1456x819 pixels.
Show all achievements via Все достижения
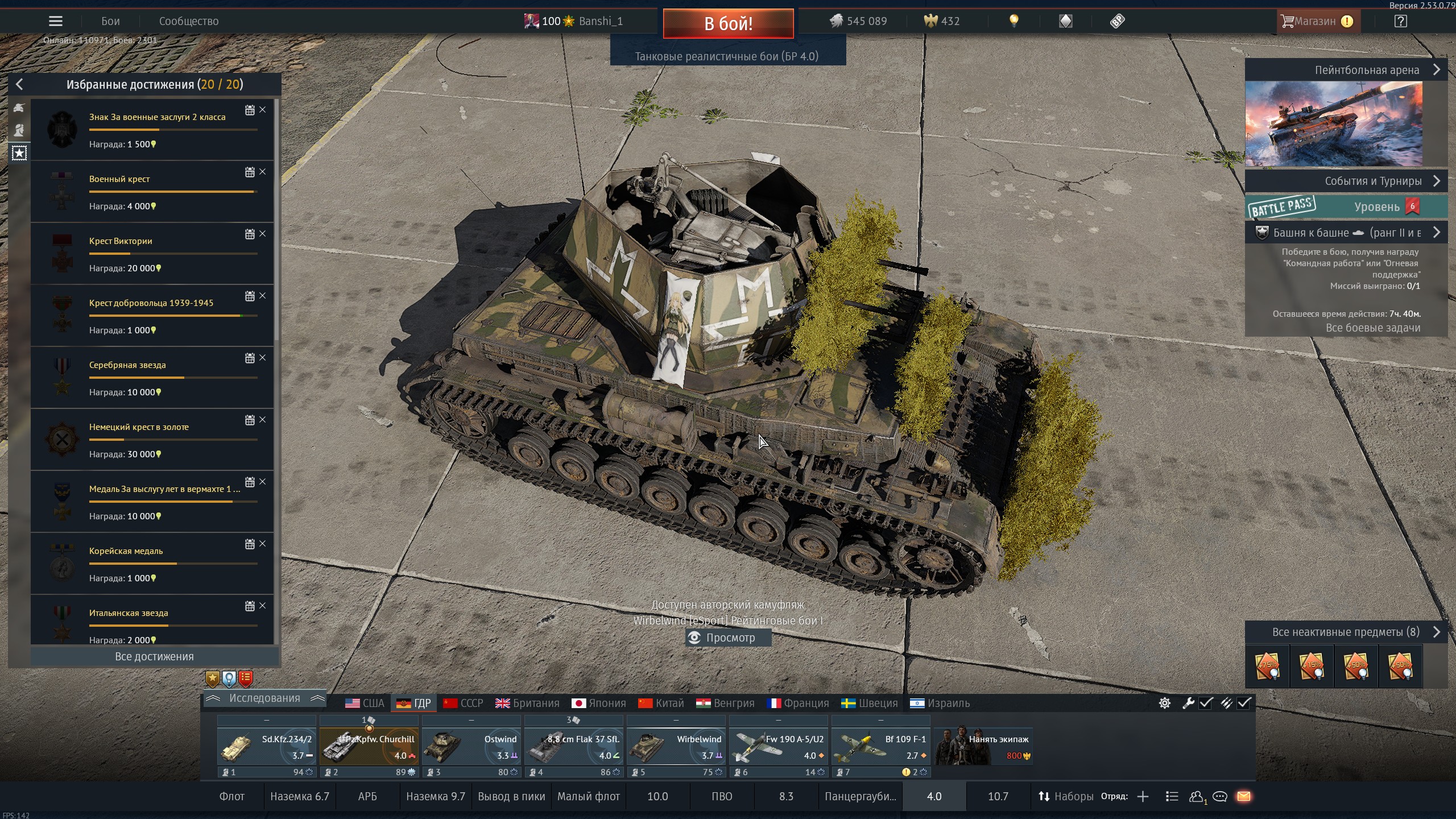point(154,656)
